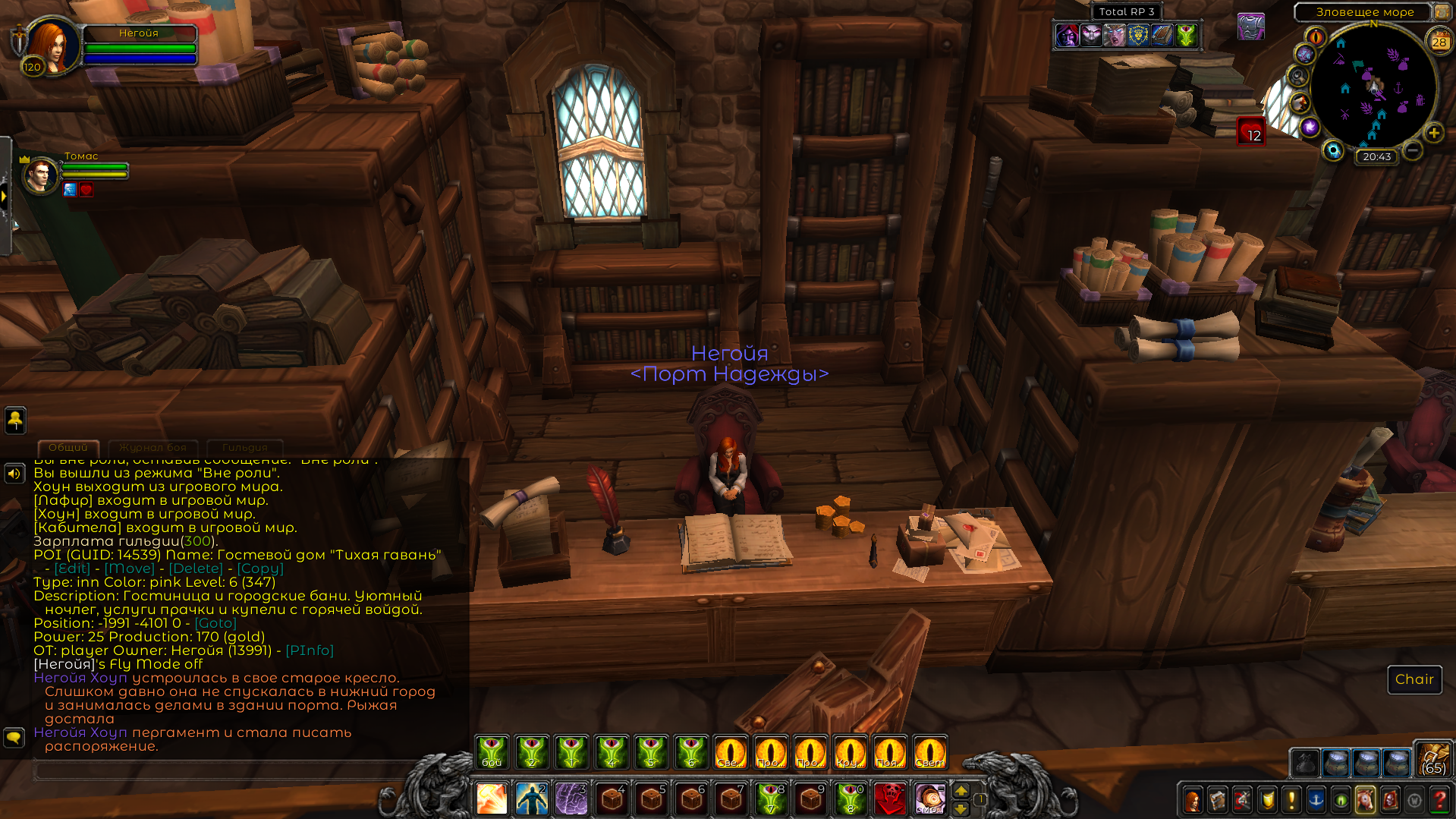Open the red question mark help button

(x=1439, y=800)
